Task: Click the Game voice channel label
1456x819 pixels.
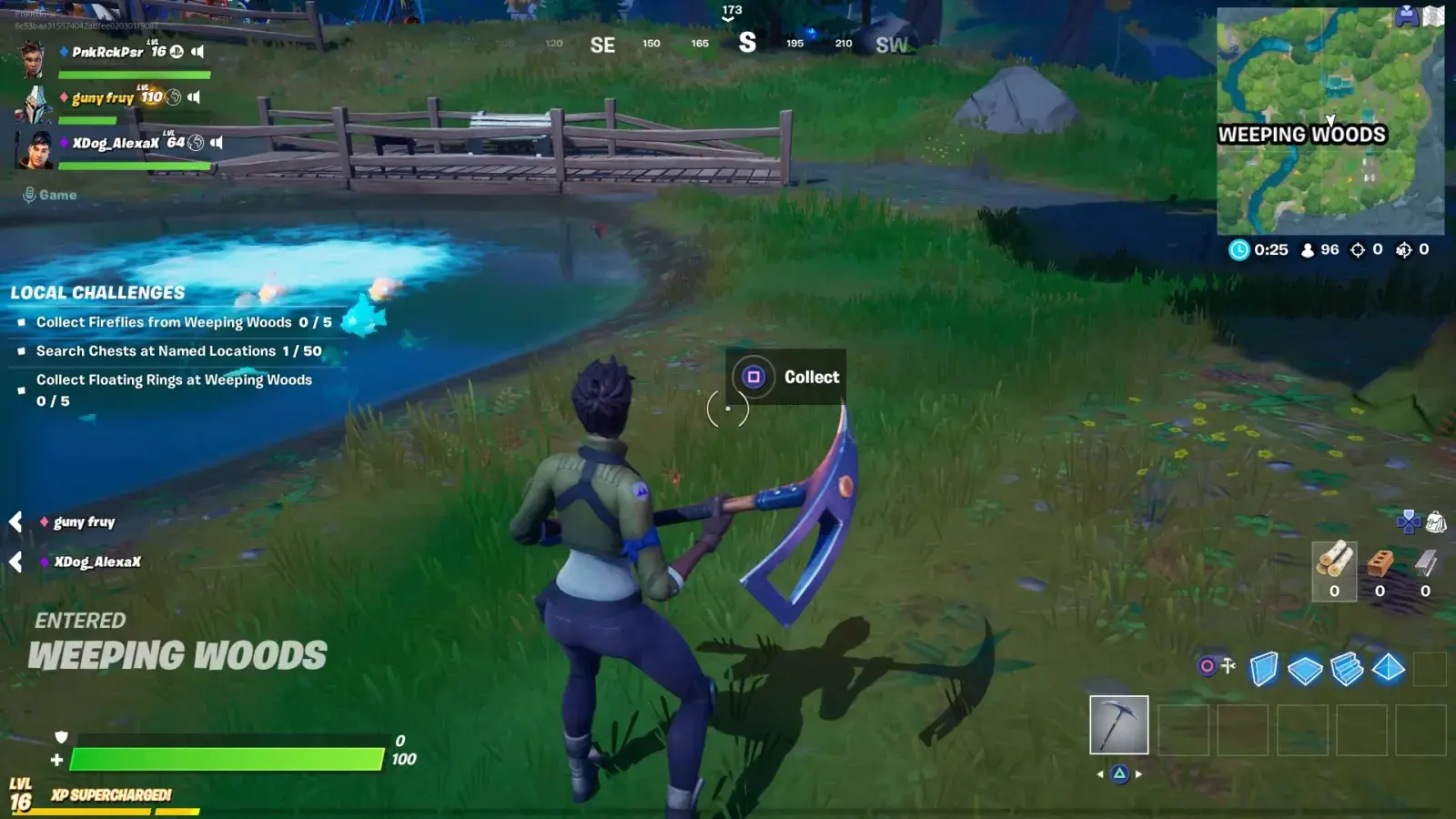Action: [x=56, y=195]
